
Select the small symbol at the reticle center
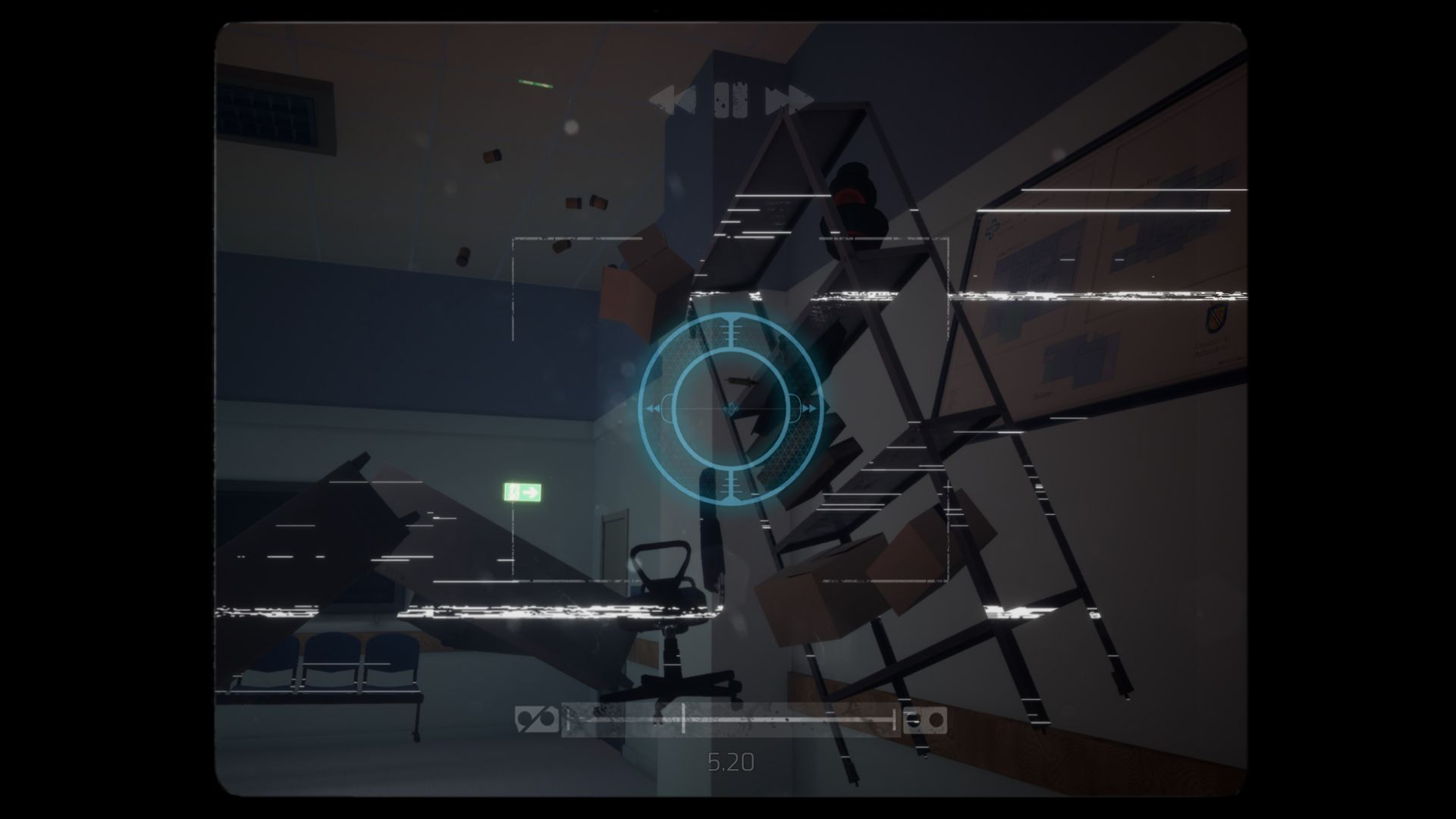(730, 408)
